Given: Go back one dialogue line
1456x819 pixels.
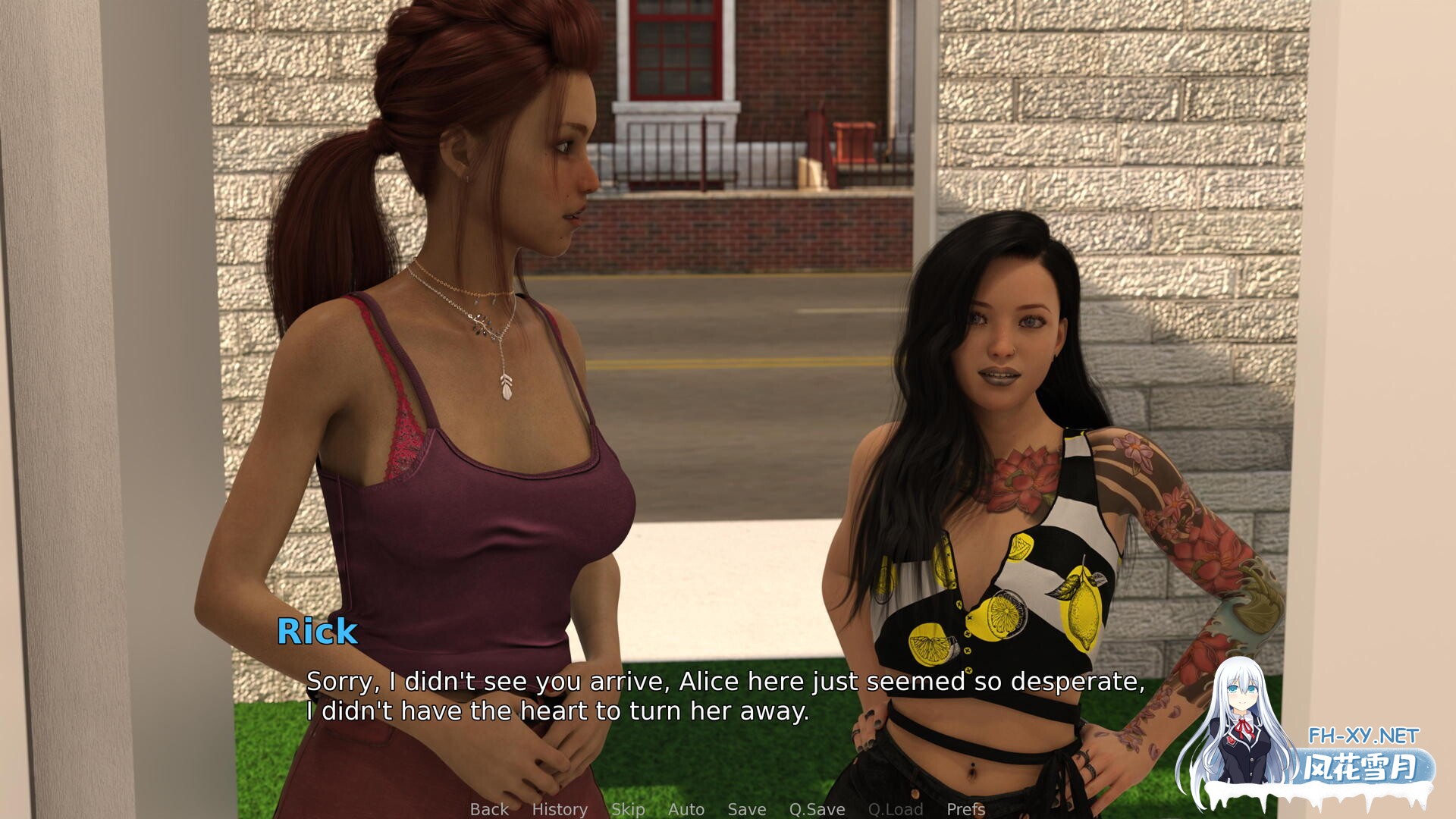Looking at the screenshot, I should 489,809.
